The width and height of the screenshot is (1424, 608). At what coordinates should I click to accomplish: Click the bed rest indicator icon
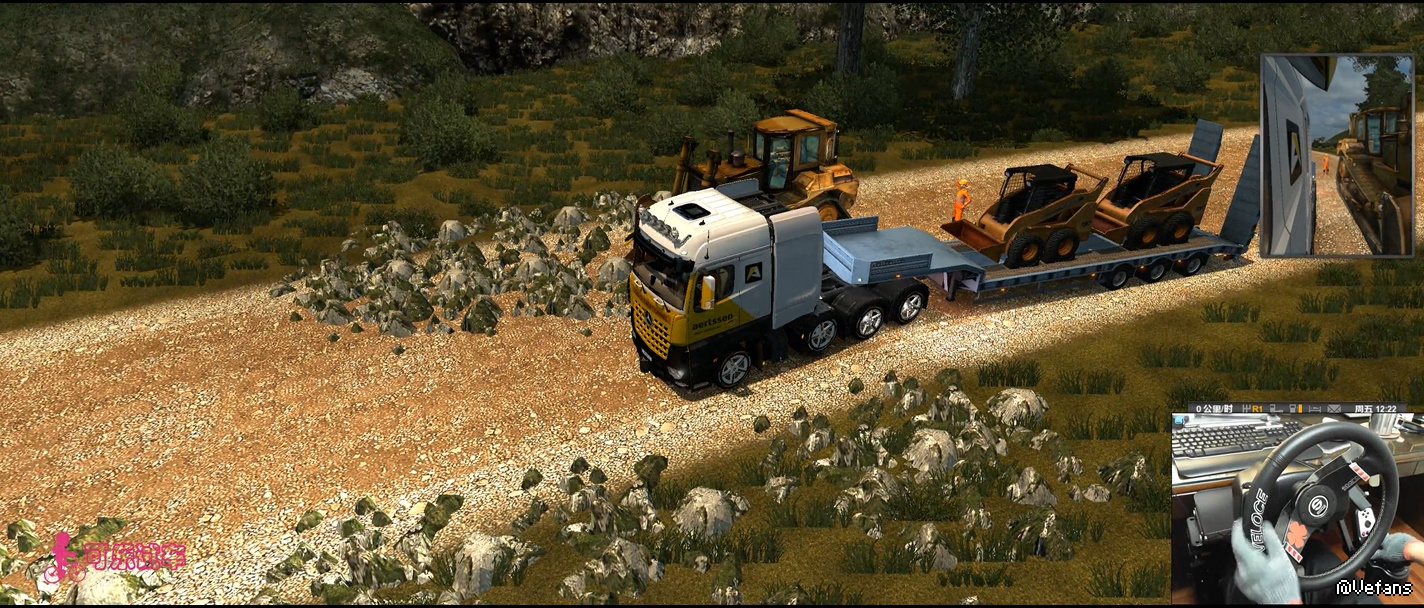click(x=1315, y=409)
